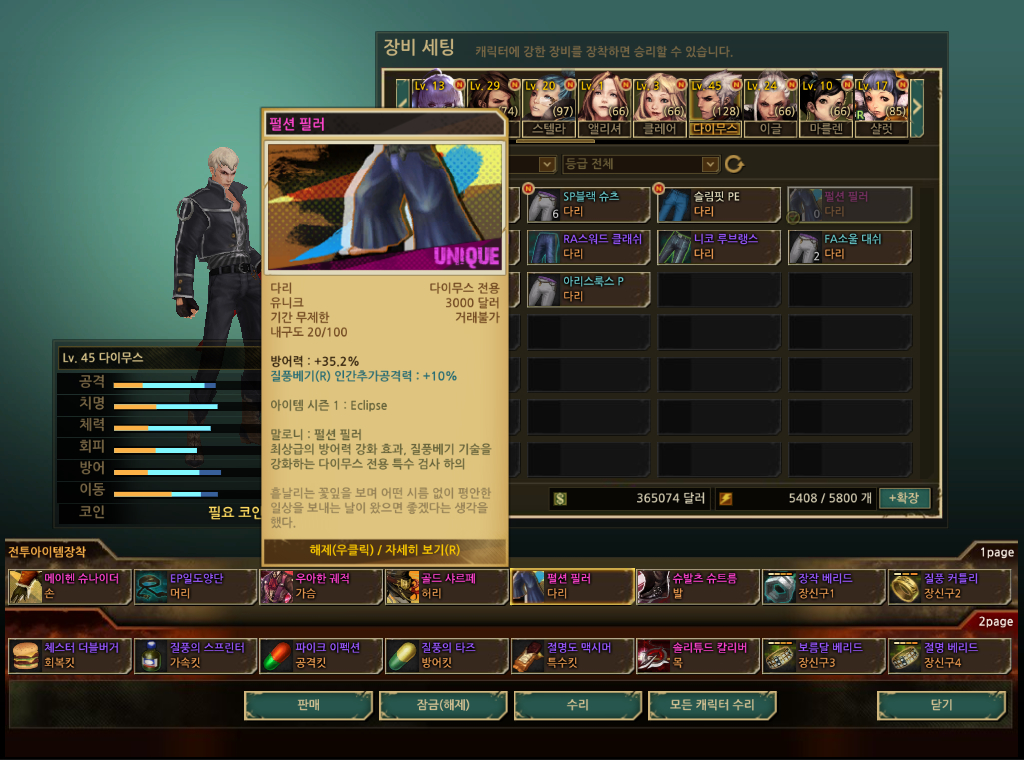Open the 질풍 커틀리 accessory slot

[x=949, y=586]
